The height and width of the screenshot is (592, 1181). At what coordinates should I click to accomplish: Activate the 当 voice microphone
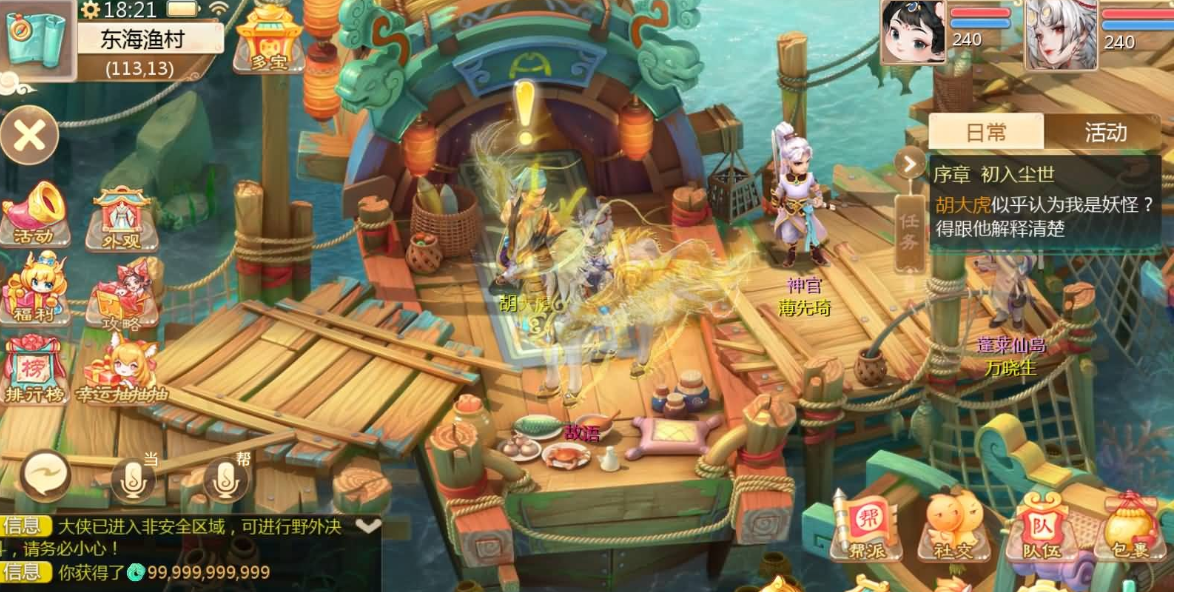pos(135,479)
